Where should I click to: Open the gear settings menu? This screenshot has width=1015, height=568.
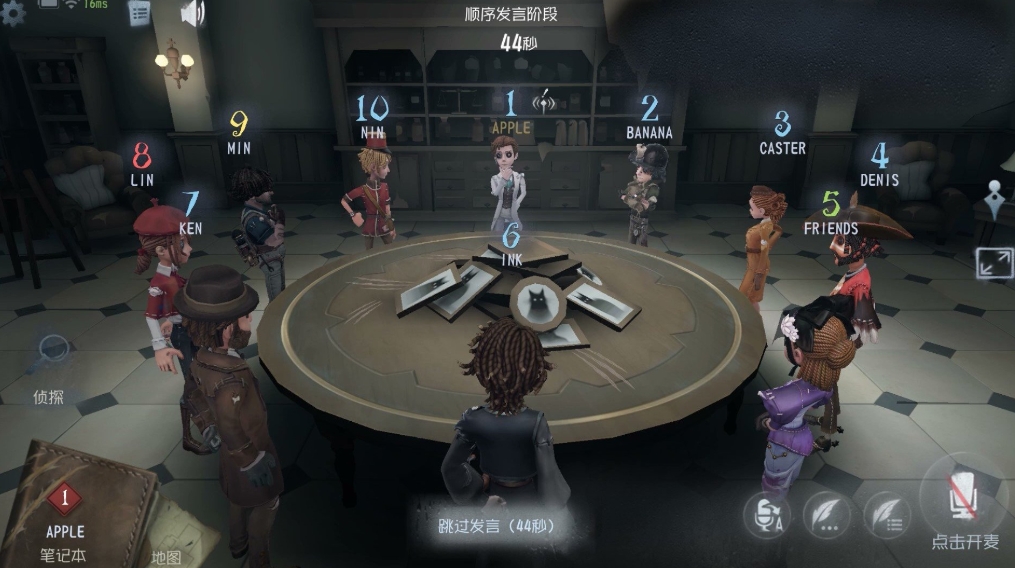pos(12,13)
